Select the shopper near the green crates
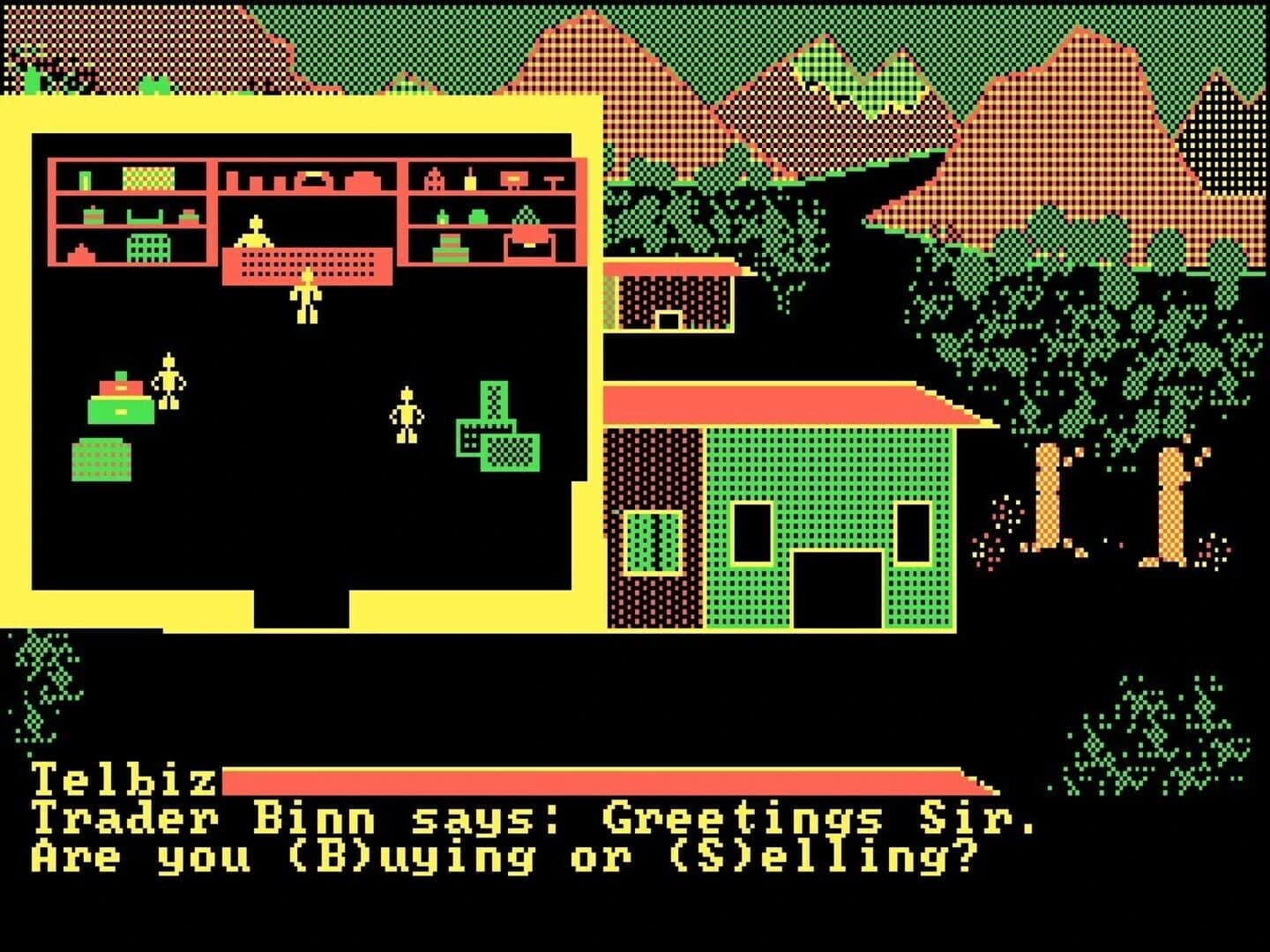 (406, 414)
